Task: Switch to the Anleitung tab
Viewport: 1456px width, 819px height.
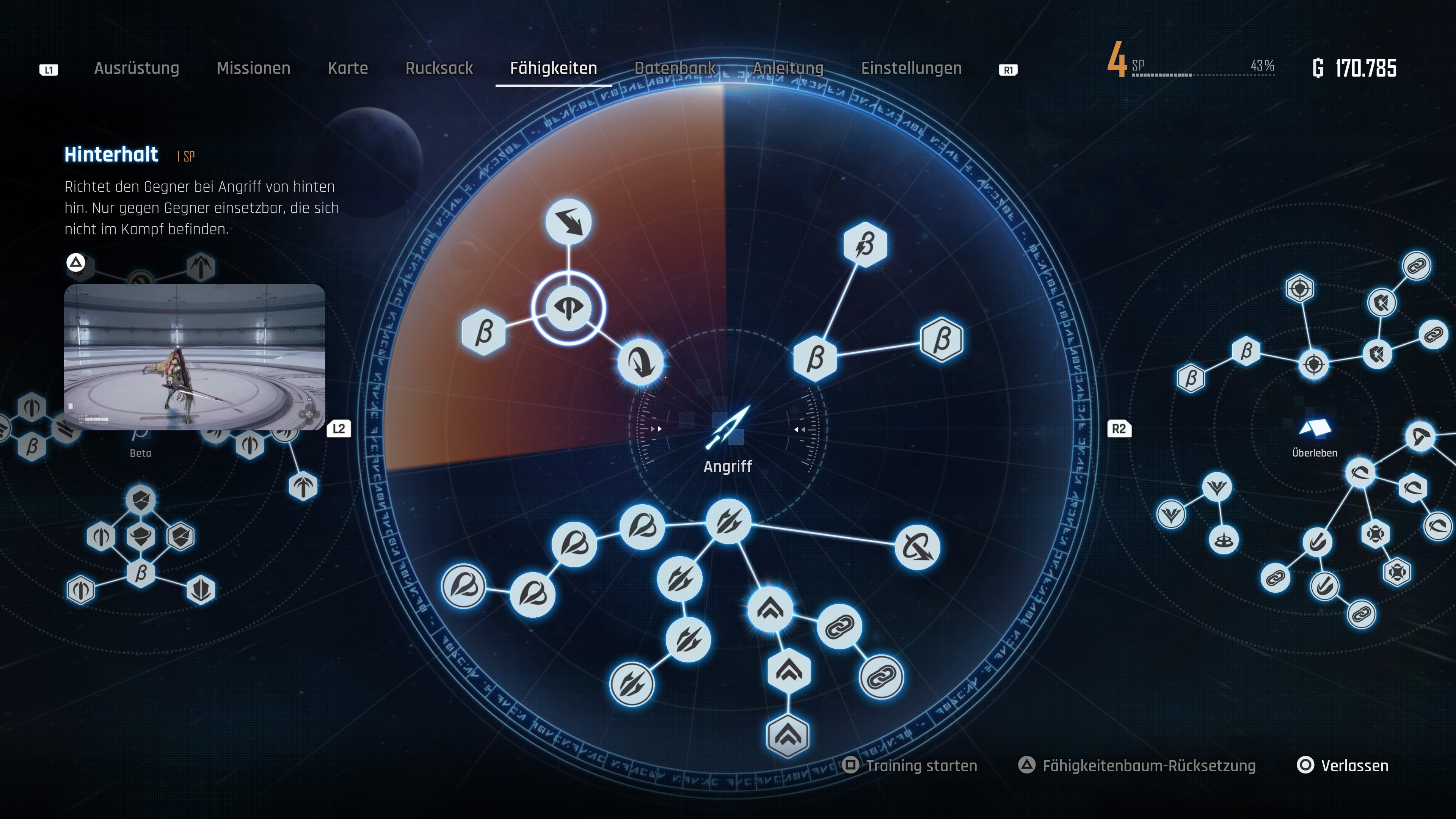Action: (788, 68)
